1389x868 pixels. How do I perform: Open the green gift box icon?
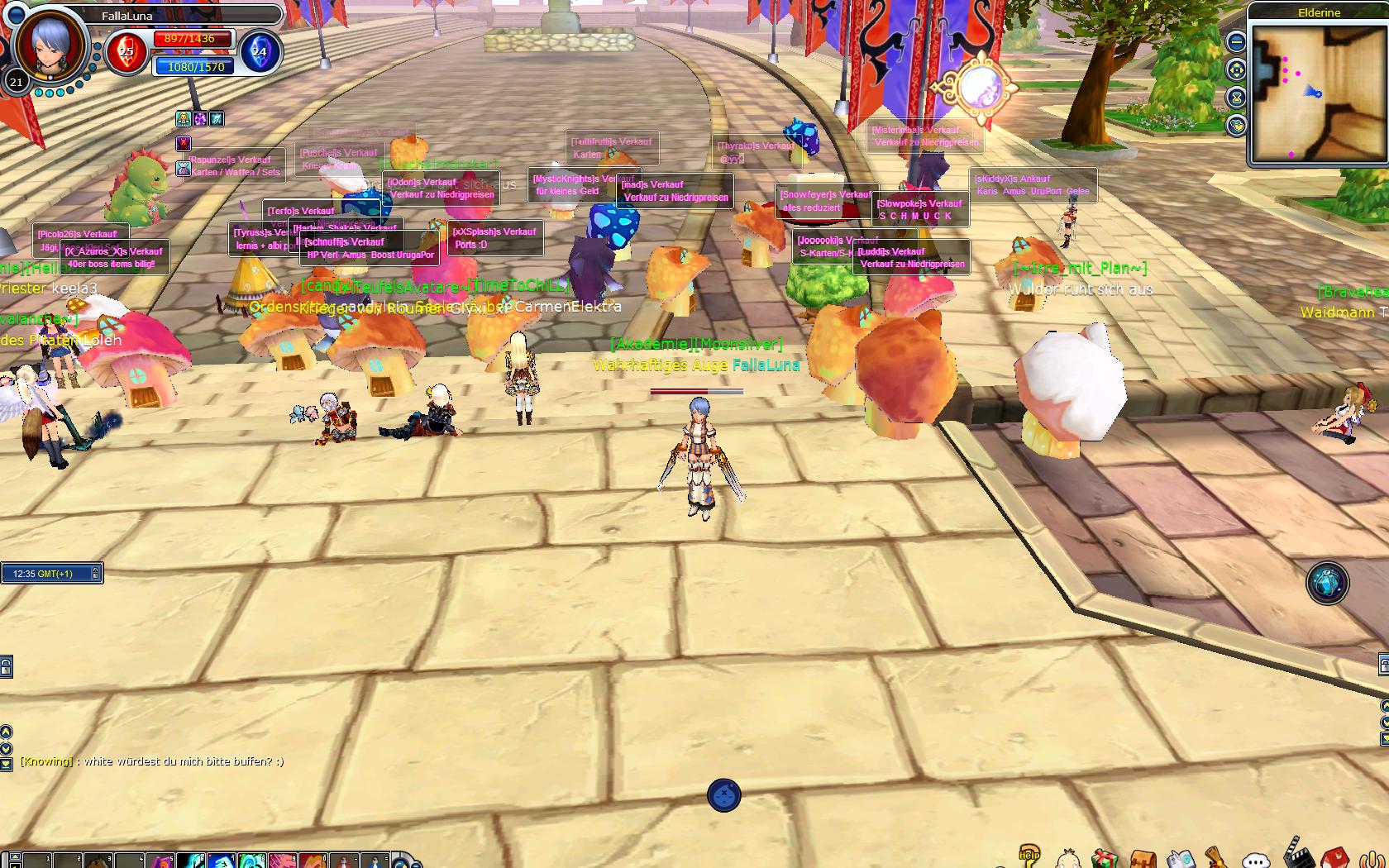coord(1104,859)
